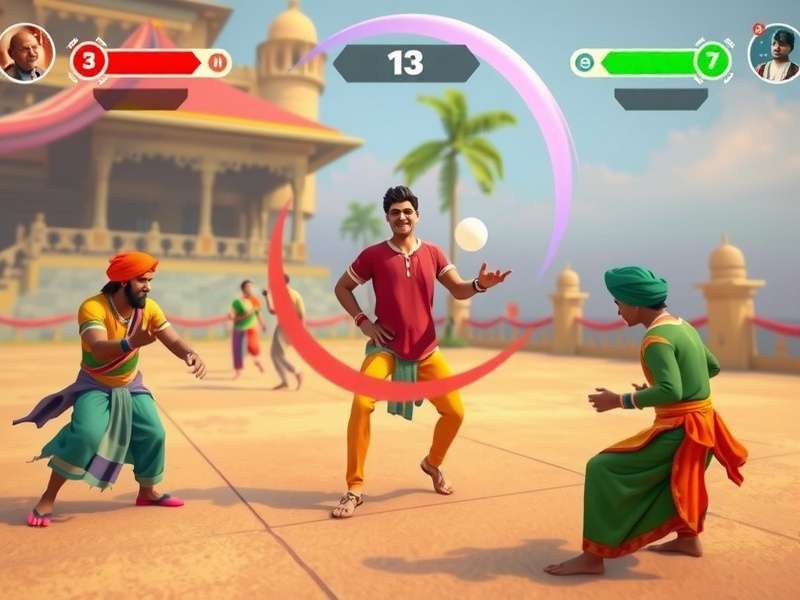The width and height of the screenshot is (800, 600).
Task: Open the dark-haired opponent's portrait
Action: click(774, 53)
